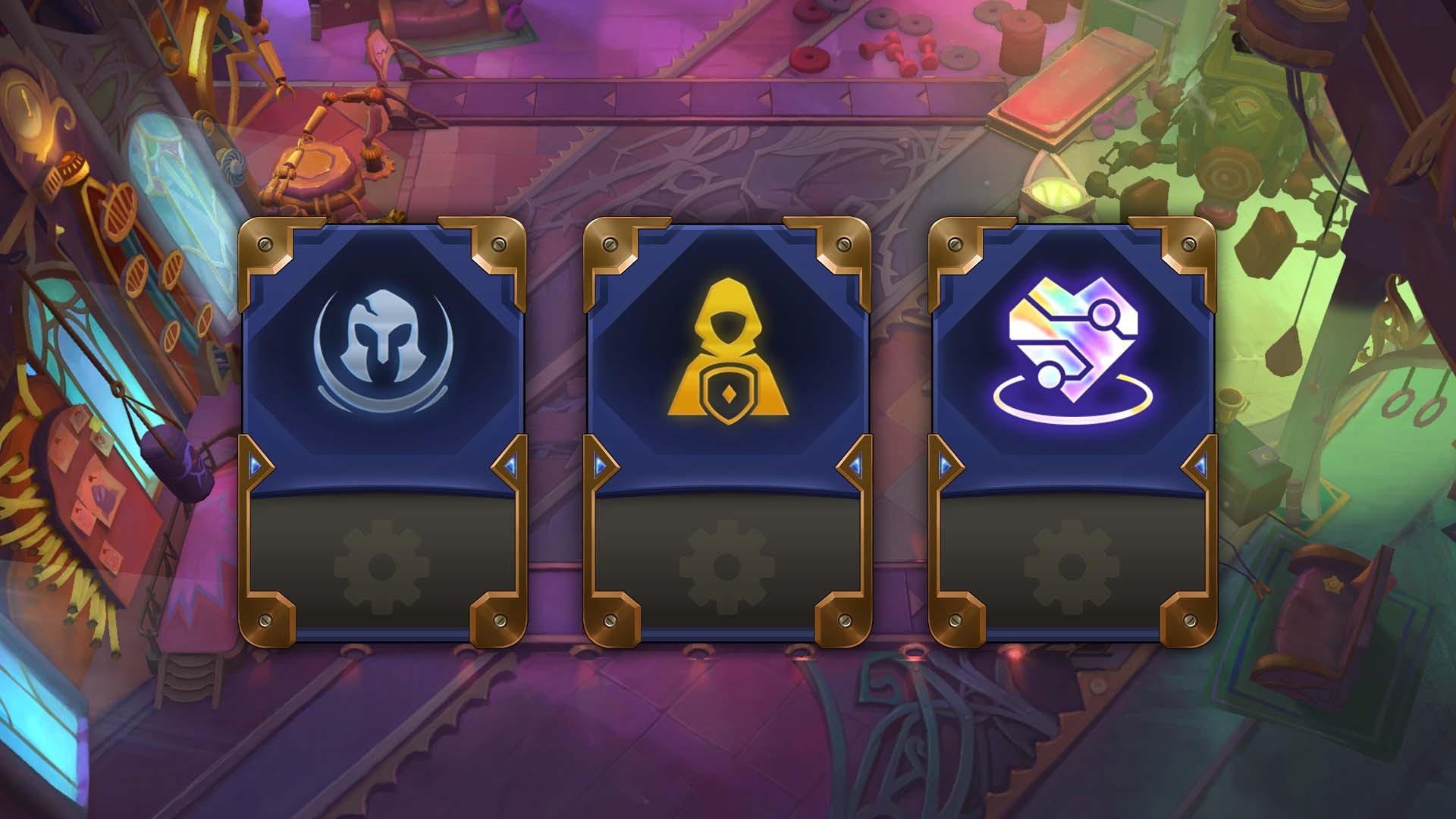Choose the hooded guardian augment card
The image size is (1456, 819).
[x=726, y=349]
